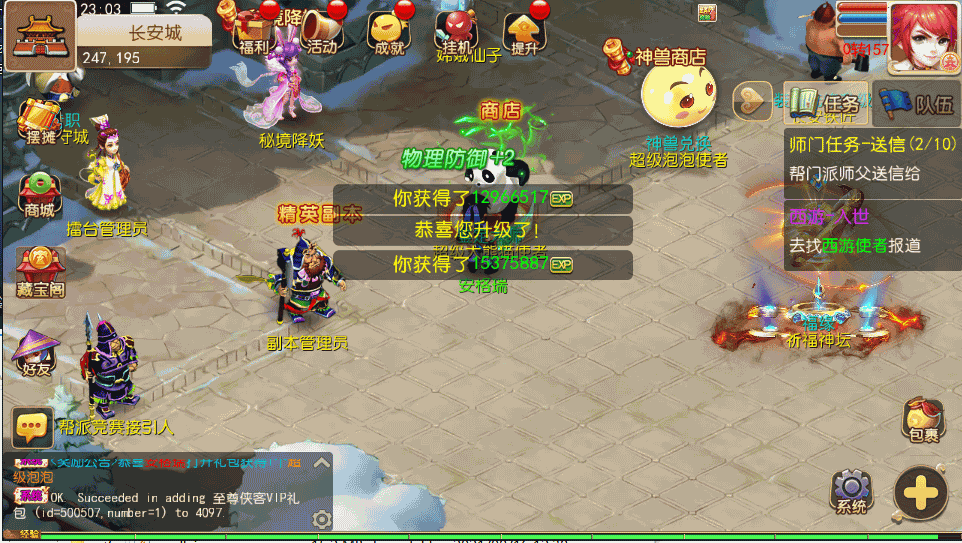Select the 师门任务-送信 quest entry
This screenshot has height=543, width=962.
[870, 158]
